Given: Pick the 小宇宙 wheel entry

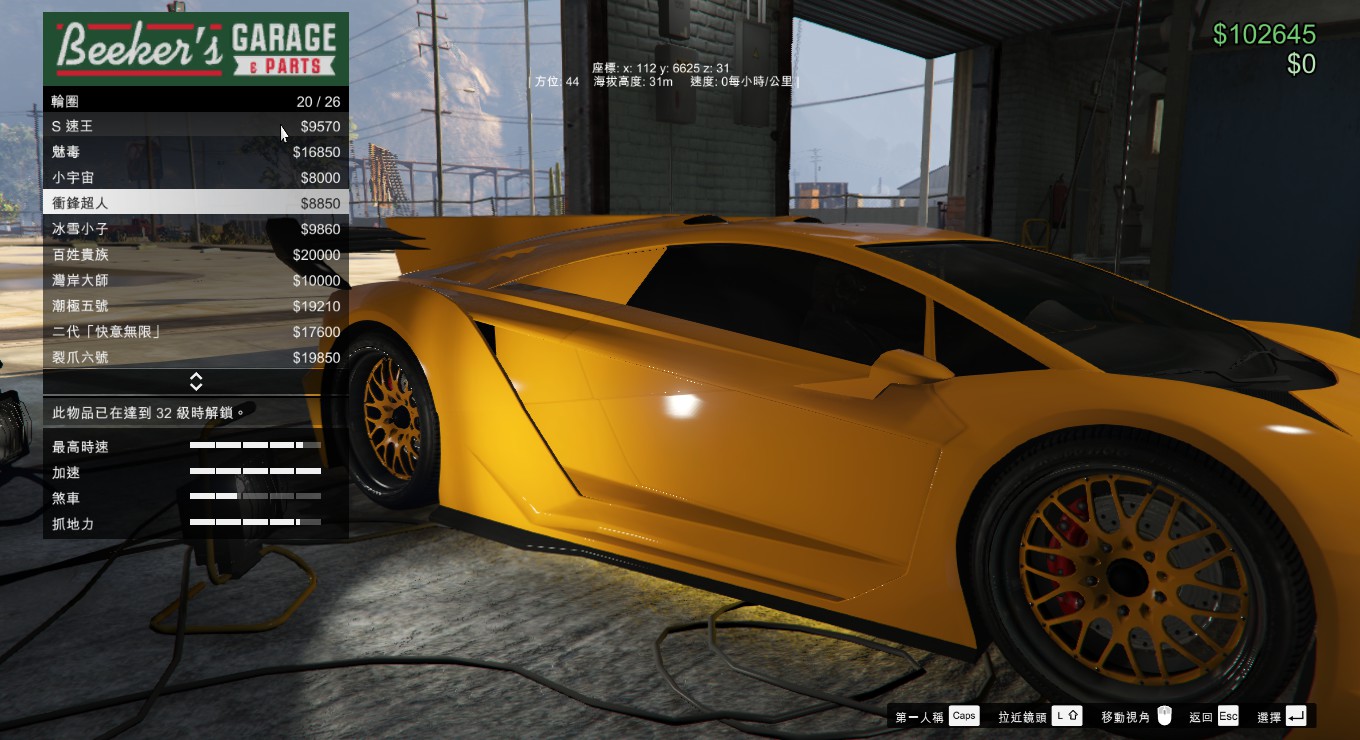Looking at the screenshot, I should coord(195,178).
